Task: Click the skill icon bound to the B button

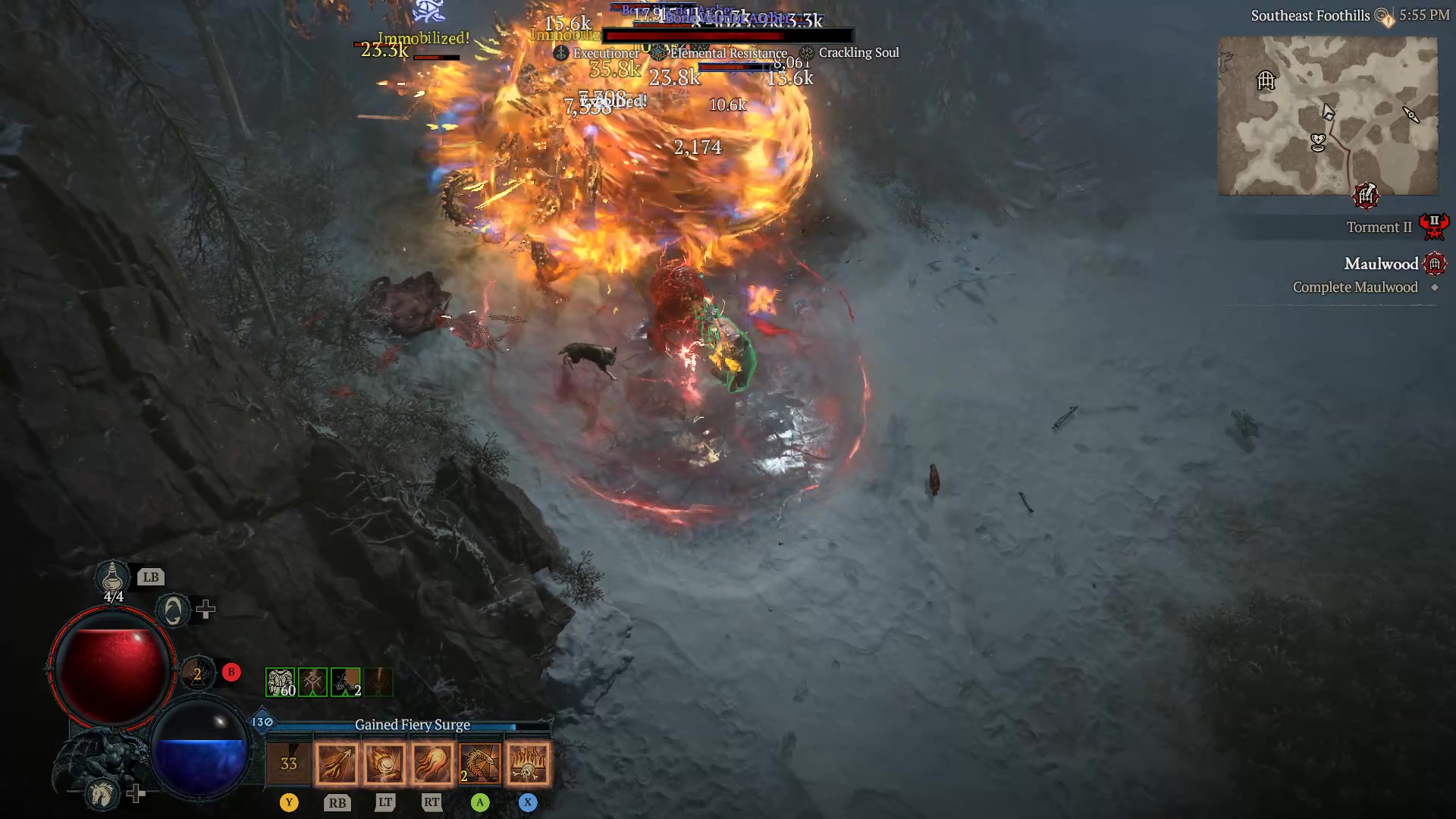Action: point(199,672)
